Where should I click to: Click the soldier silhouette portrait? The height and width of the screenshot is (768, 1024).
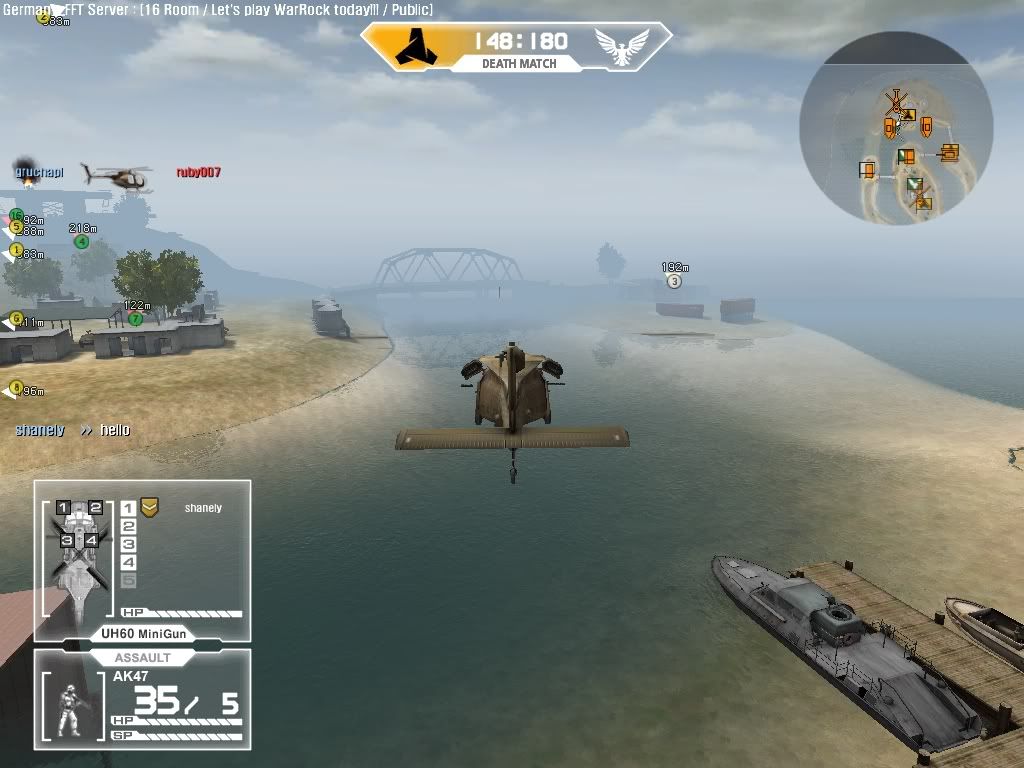tap(70, 709)
